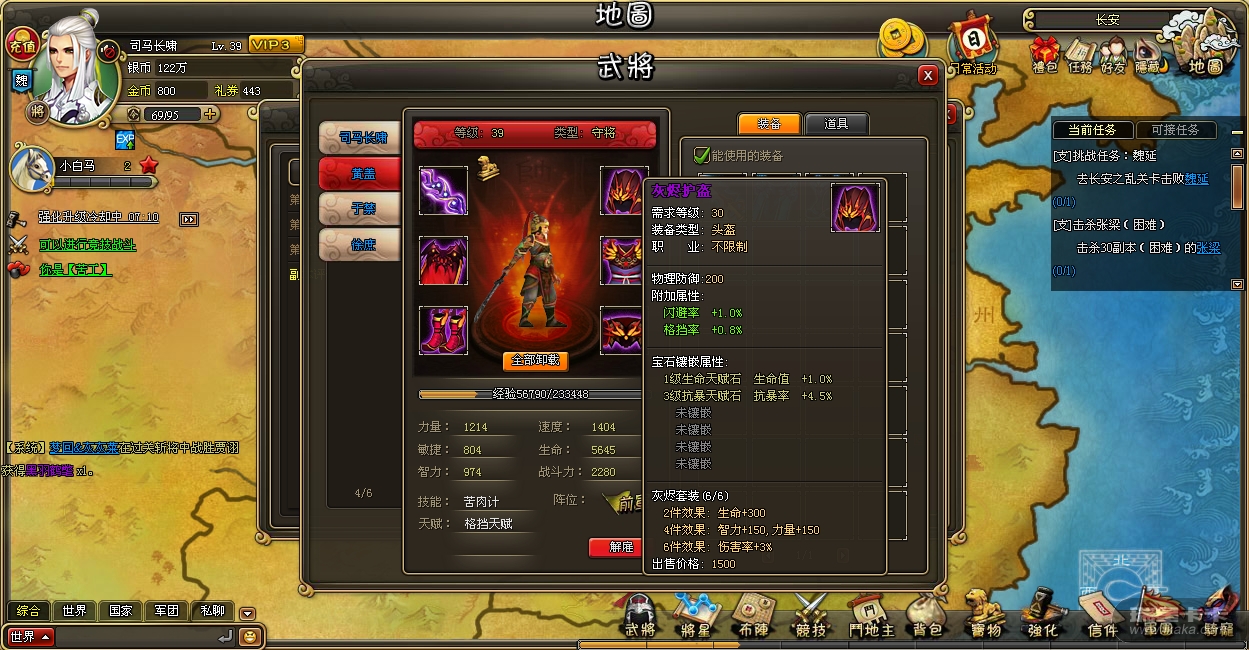
Task: Open the VIP 3 badge
Action: 275,45
